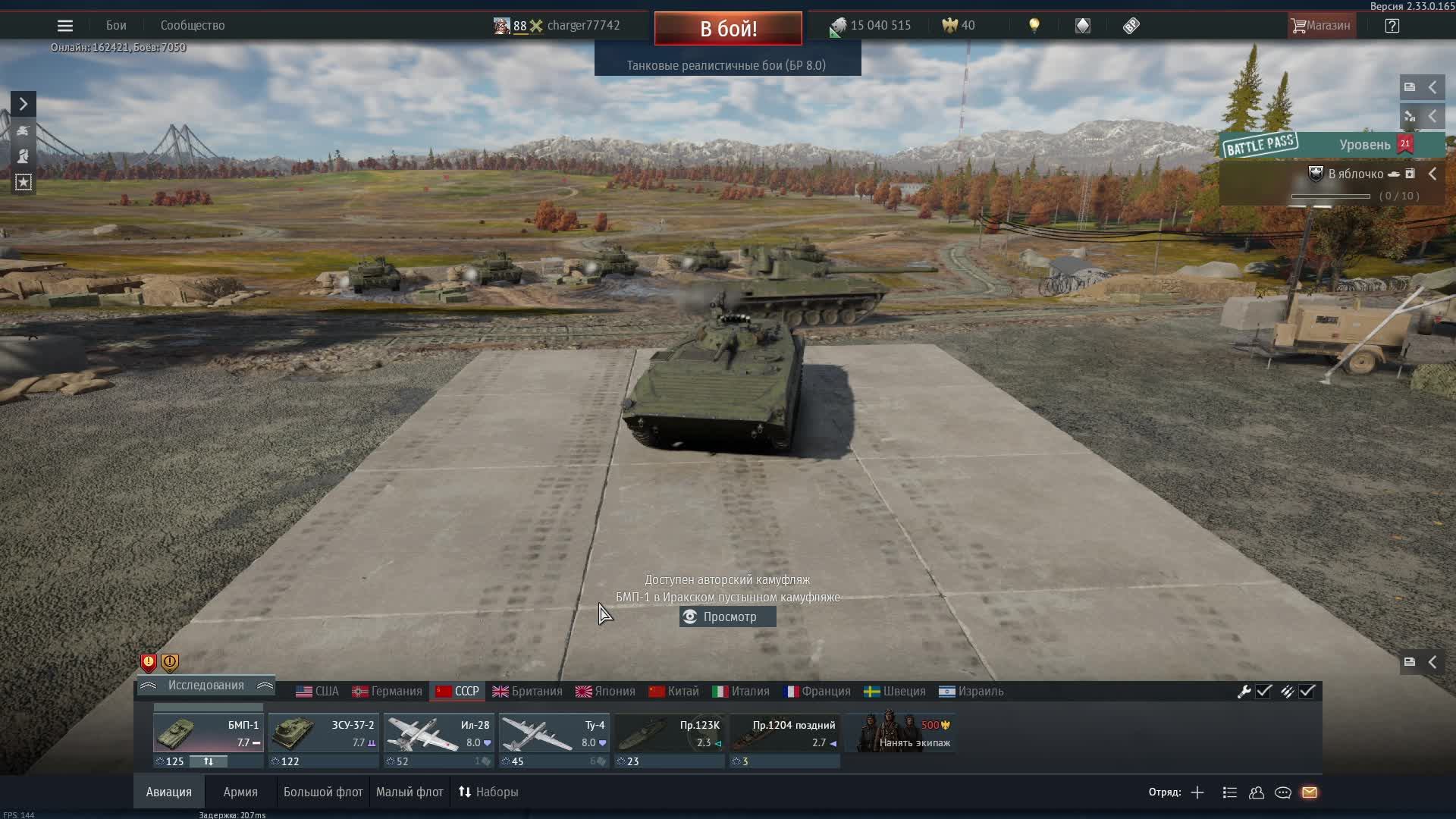Open the help question mark icon
Screen dimensions: 1456x819
[1393, 25]
